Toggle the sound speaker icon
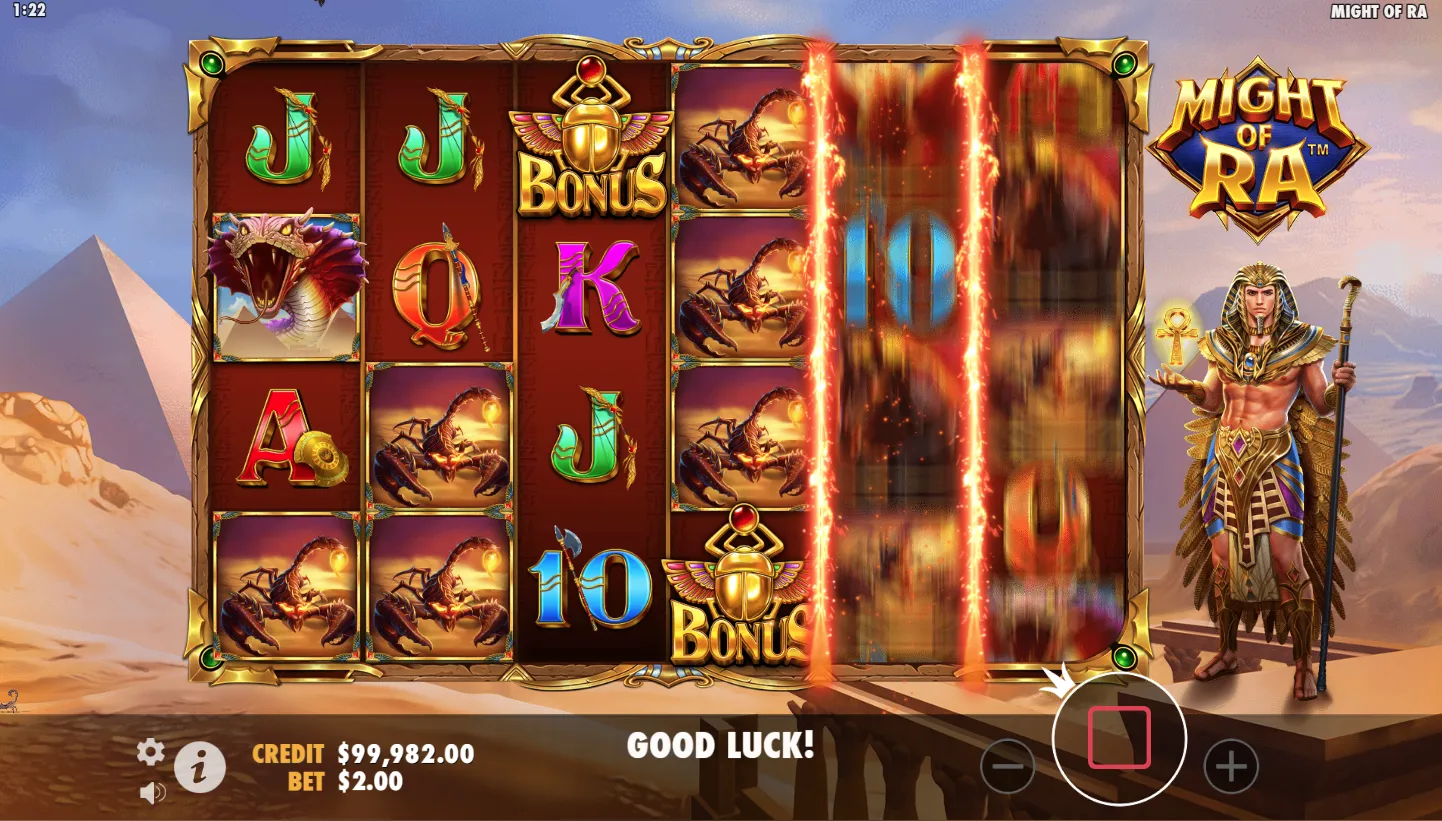 click(x=152, y=793)
